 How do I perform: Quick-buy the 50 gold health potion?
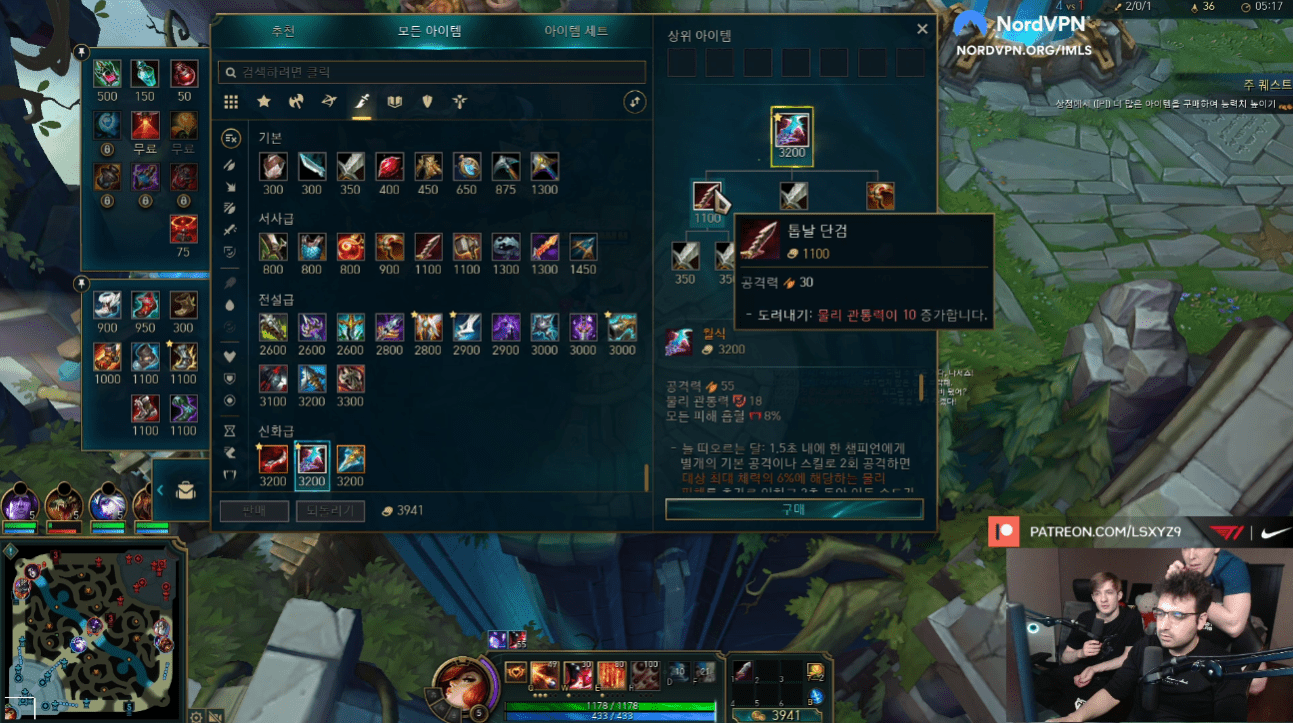pos(183,73)
